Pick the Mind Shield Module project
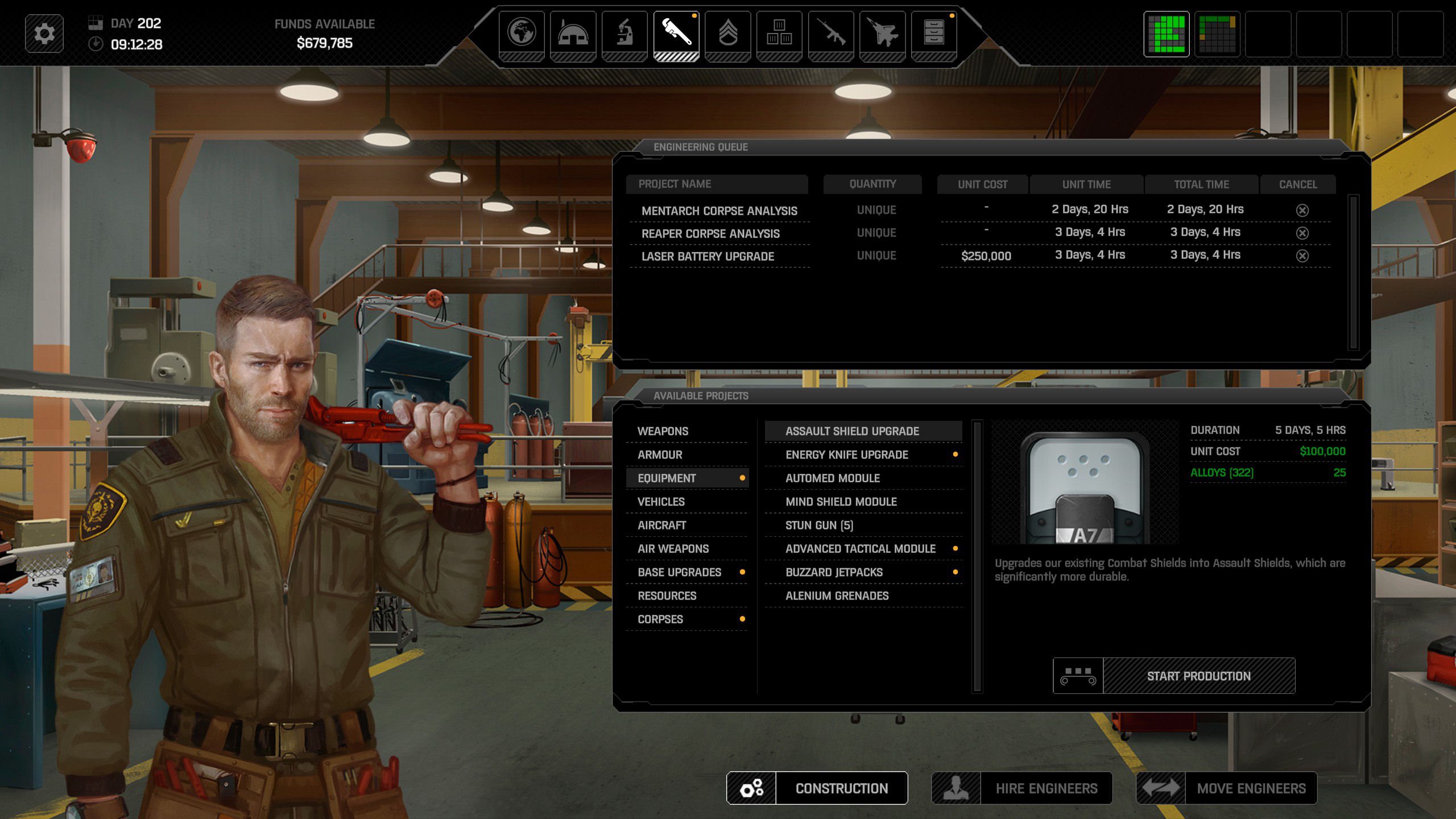1456x819 pixels. [x=841, y=502]
